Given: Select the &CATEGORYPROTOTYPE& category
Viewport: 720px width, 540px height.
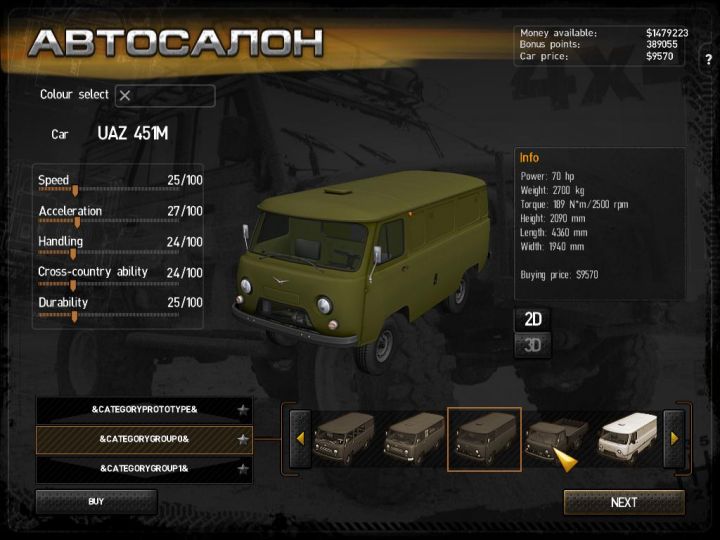Looking at the screenshot, I should tap(144, 410).
